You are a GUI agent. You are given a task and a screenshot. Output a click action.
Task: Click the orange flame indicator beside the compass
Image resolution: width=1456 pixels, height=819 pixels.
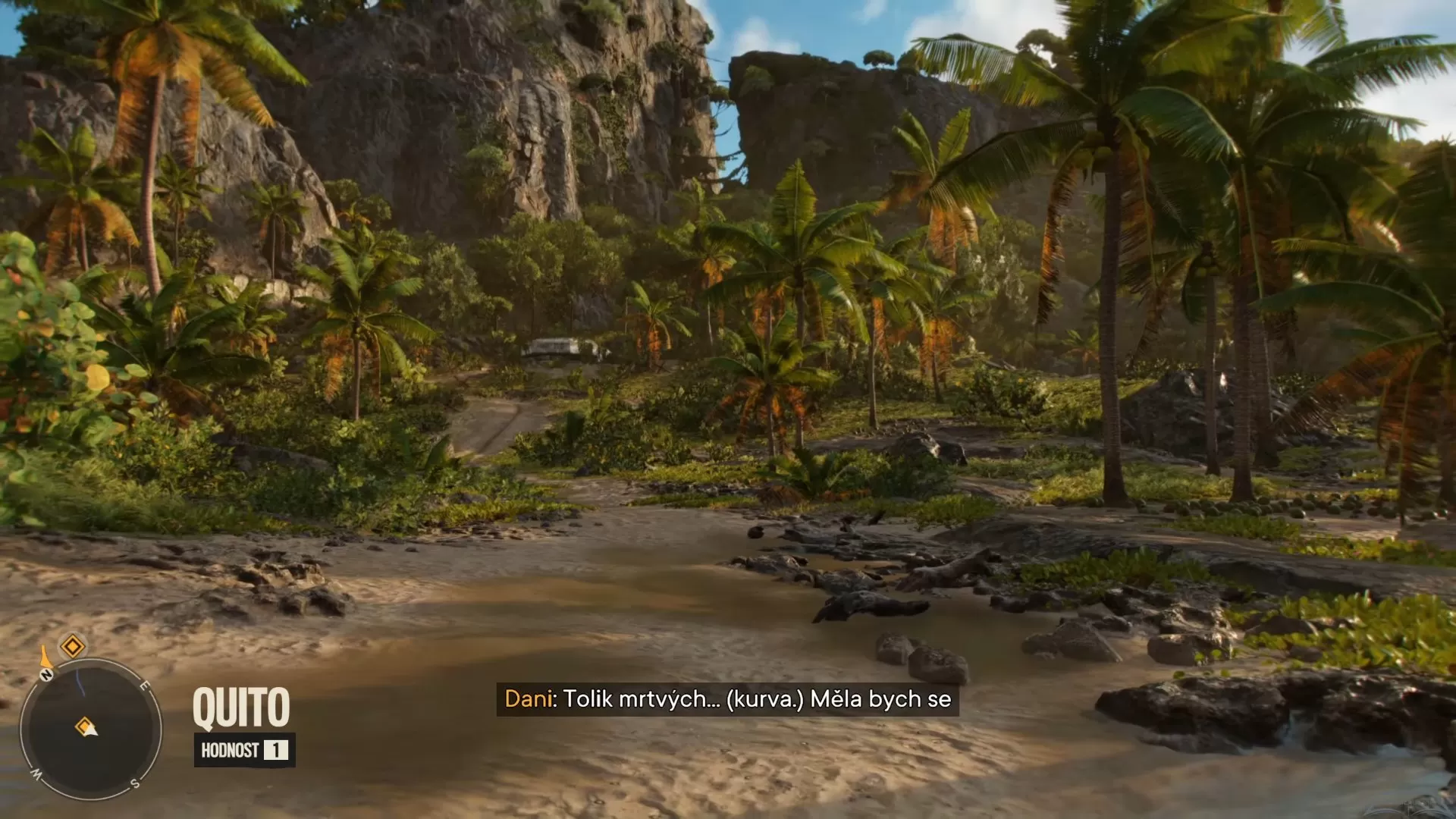[x=45, y=657]
